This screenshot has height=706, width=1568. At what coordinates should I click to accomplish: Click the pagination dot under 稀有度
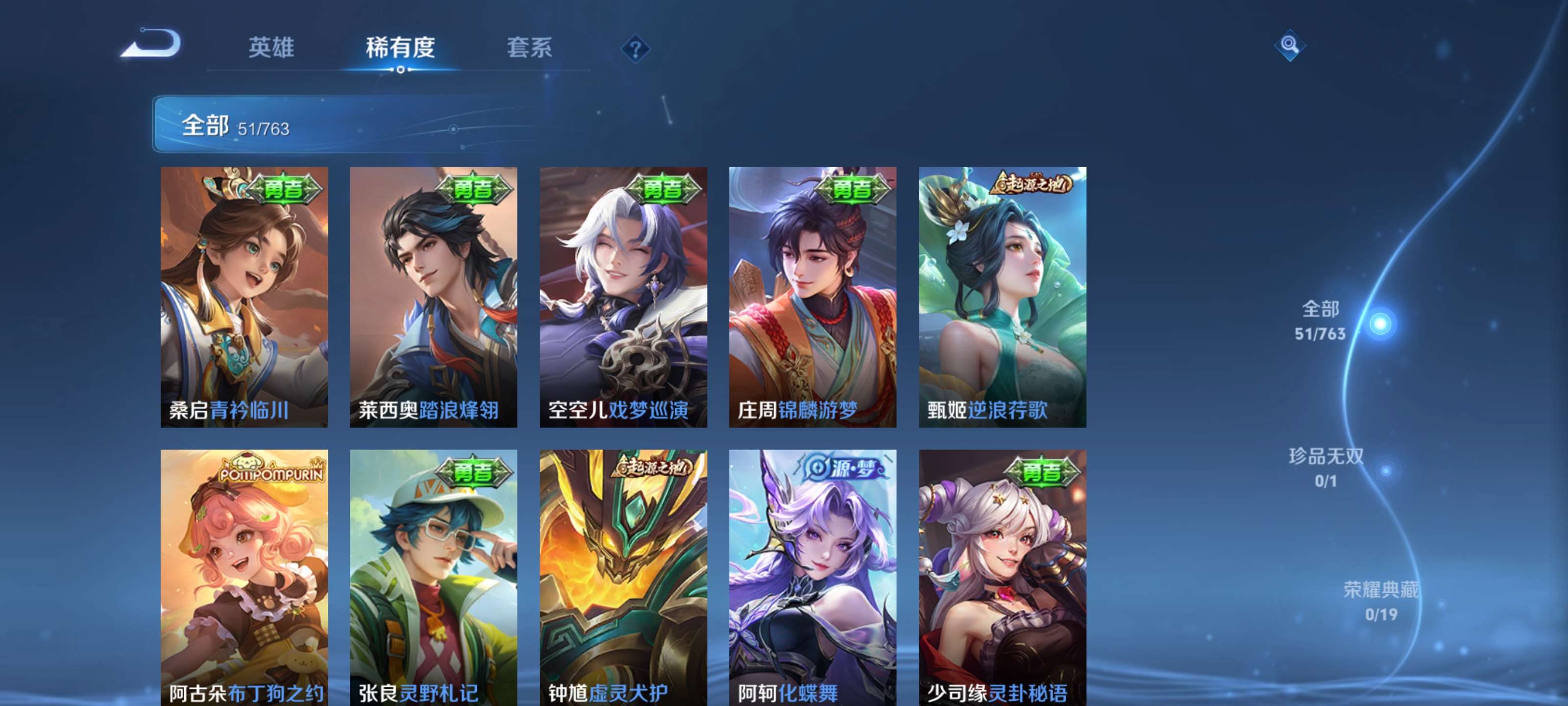[400, 70]
